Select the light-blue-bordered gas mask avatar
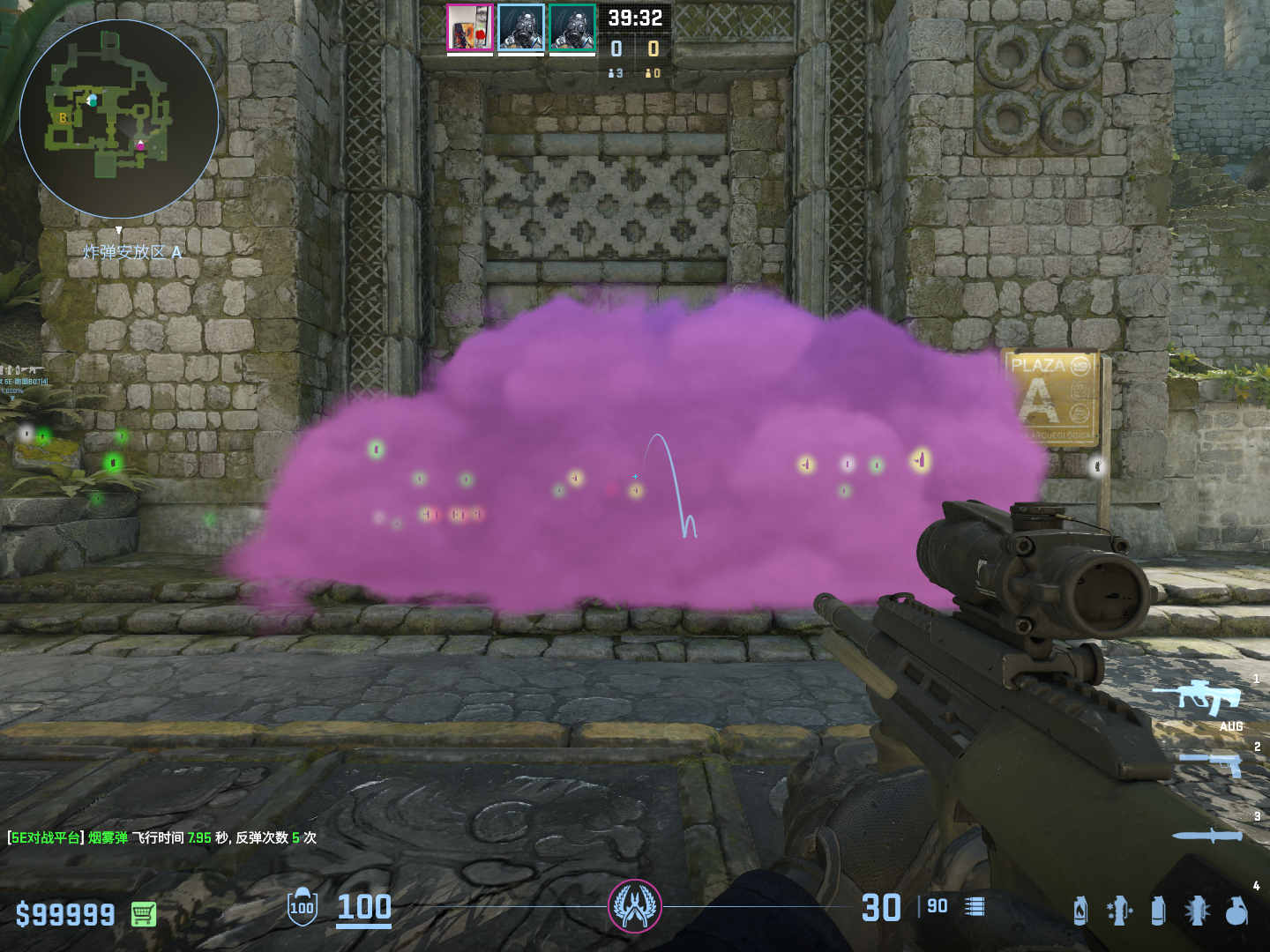Screen dimensions: 1270x952 click(x=520, y=27)
